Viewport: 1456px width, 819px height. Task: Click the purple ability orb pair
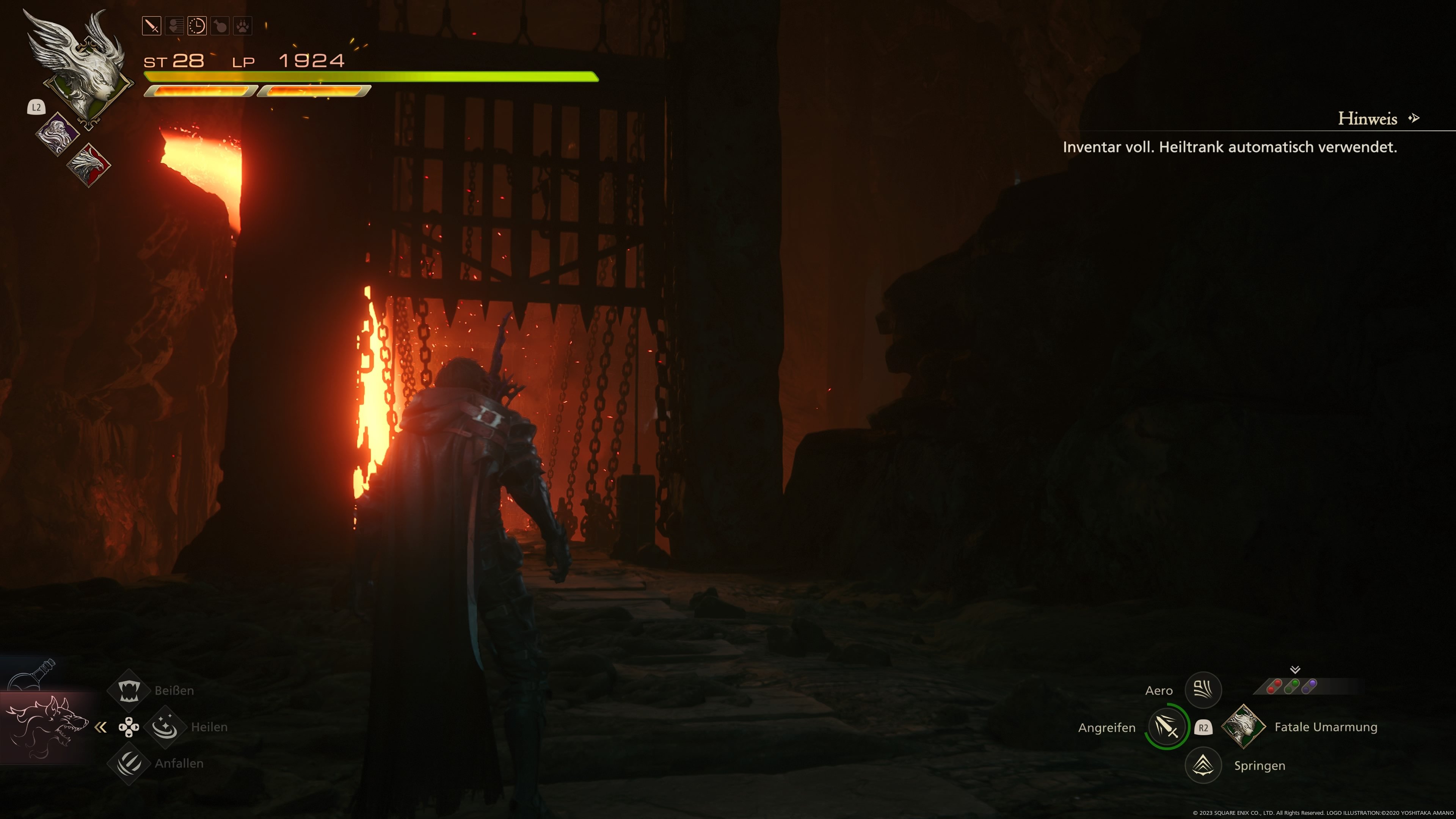point(1309,686)
